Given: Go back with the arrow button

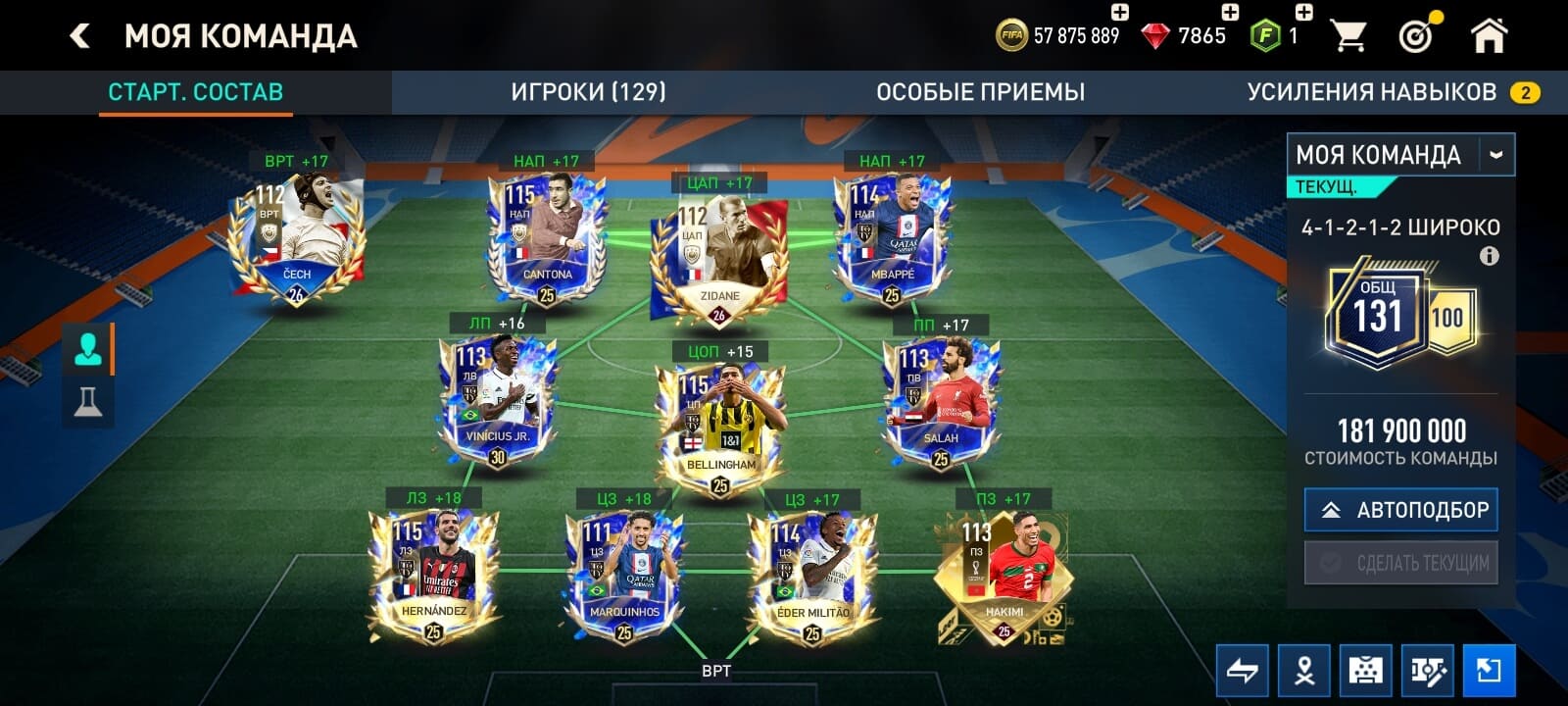Looking at the screenshot, I should [80, 36].
